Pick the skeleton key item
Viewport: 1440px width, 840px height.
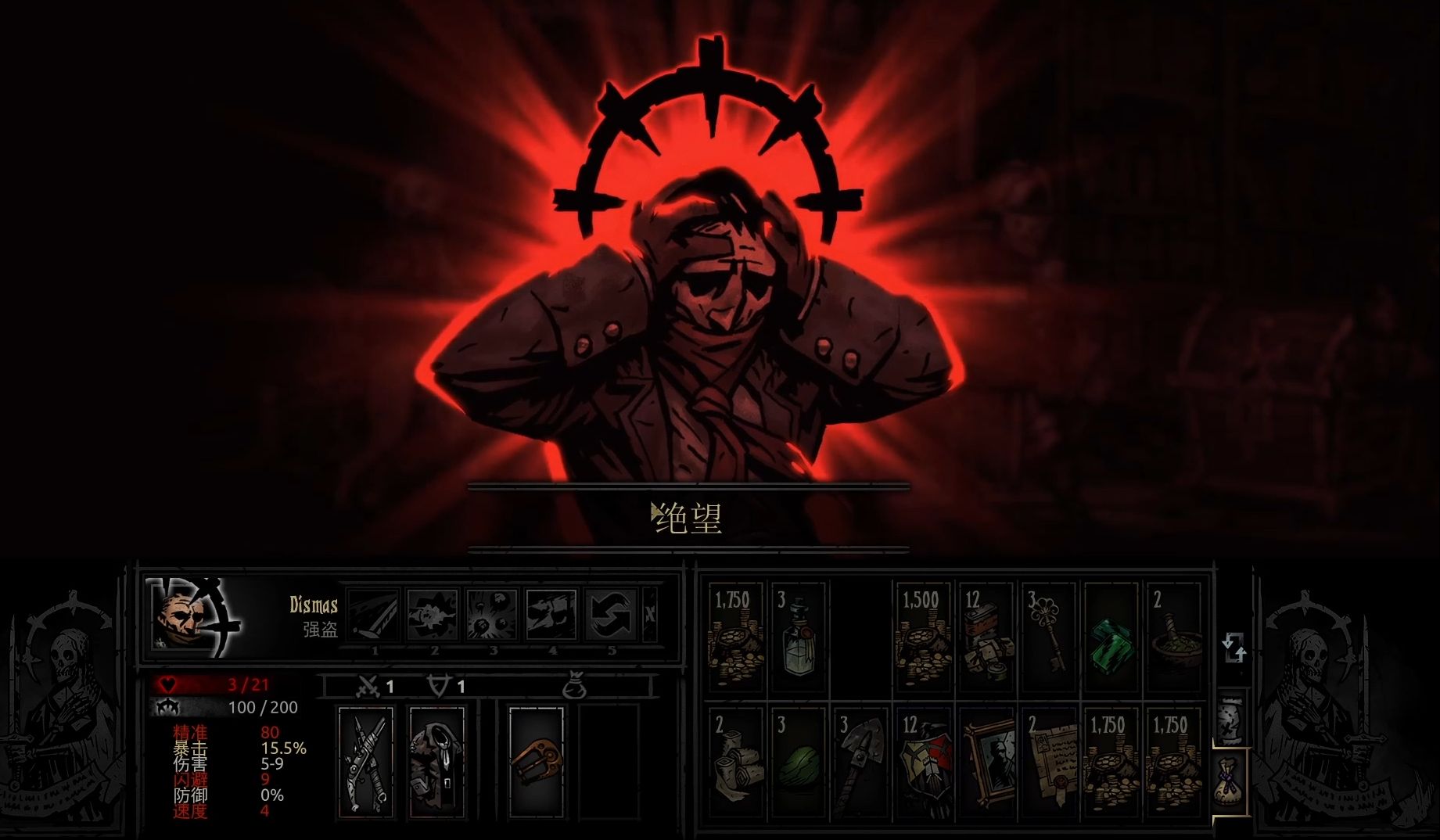tap(1048, 637)
